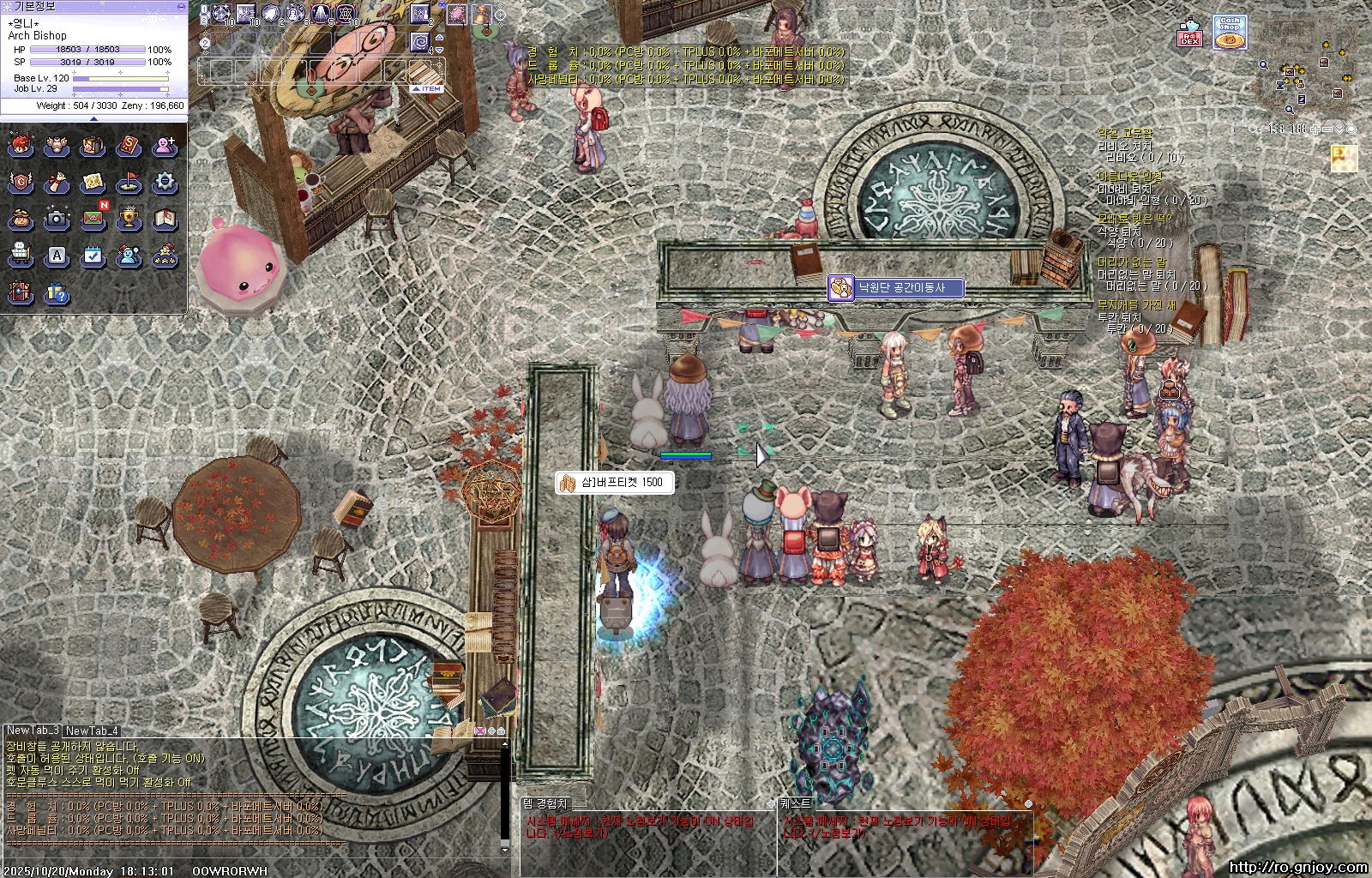Click the '낙원단 공간이동사' NPC label

(896, 288)
